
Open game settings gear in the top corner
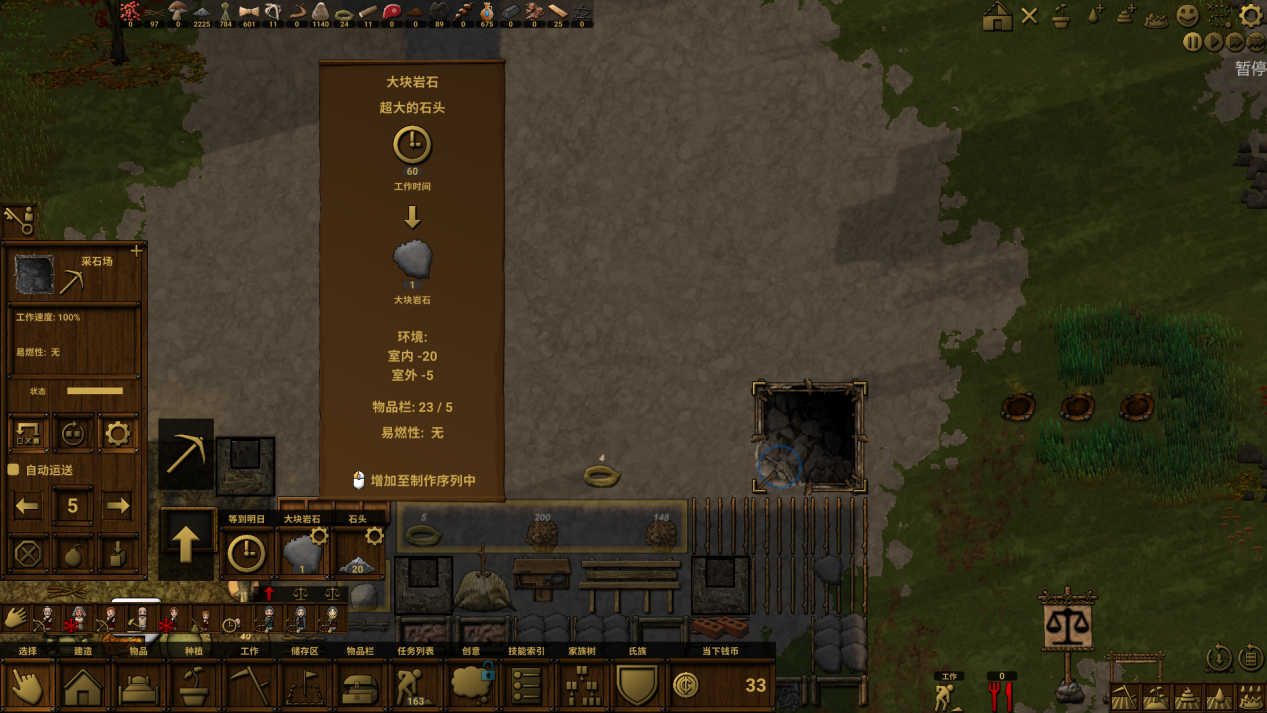point(1250,15)
